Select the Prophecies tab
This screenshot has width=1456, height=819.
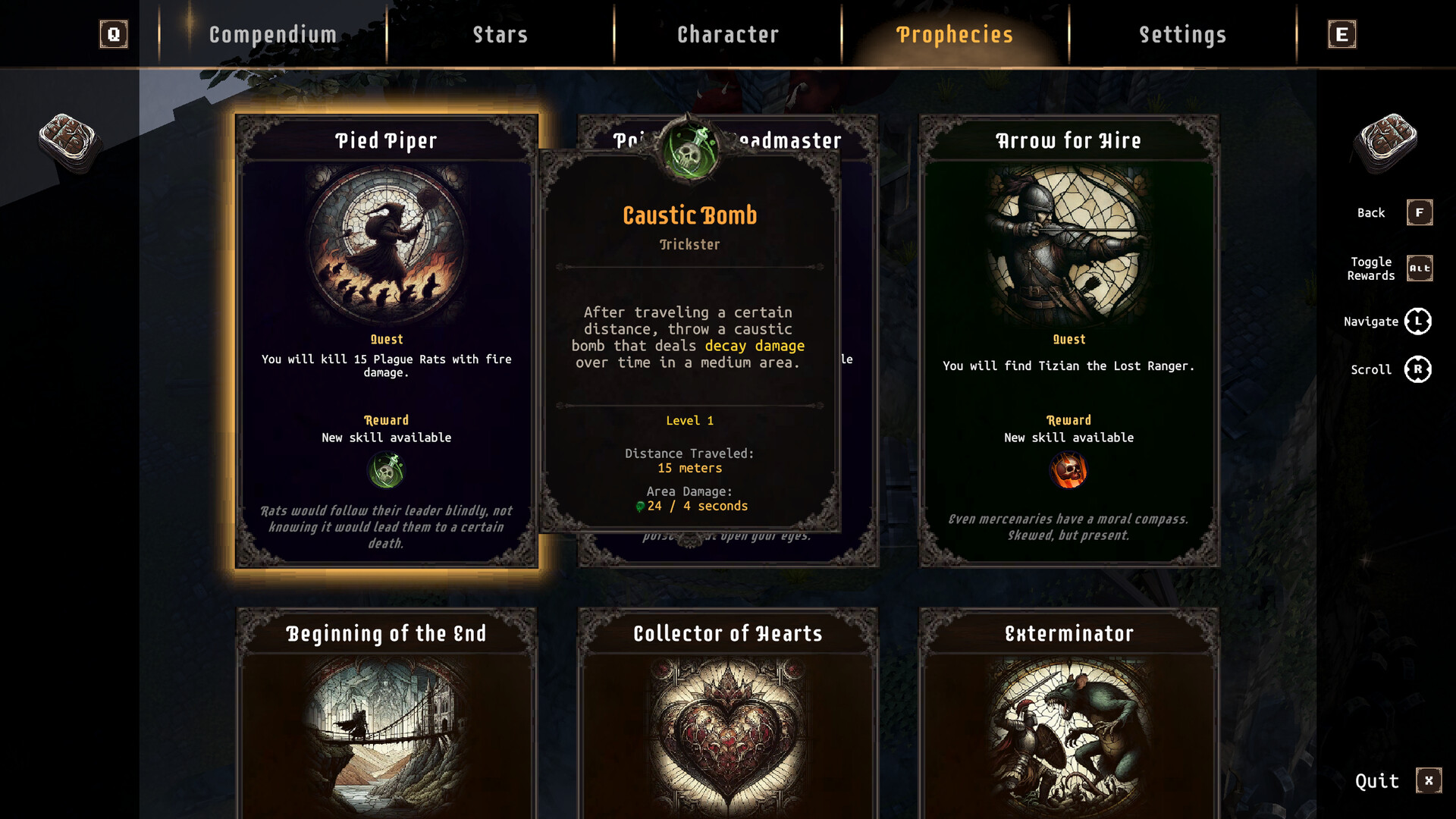955,35
